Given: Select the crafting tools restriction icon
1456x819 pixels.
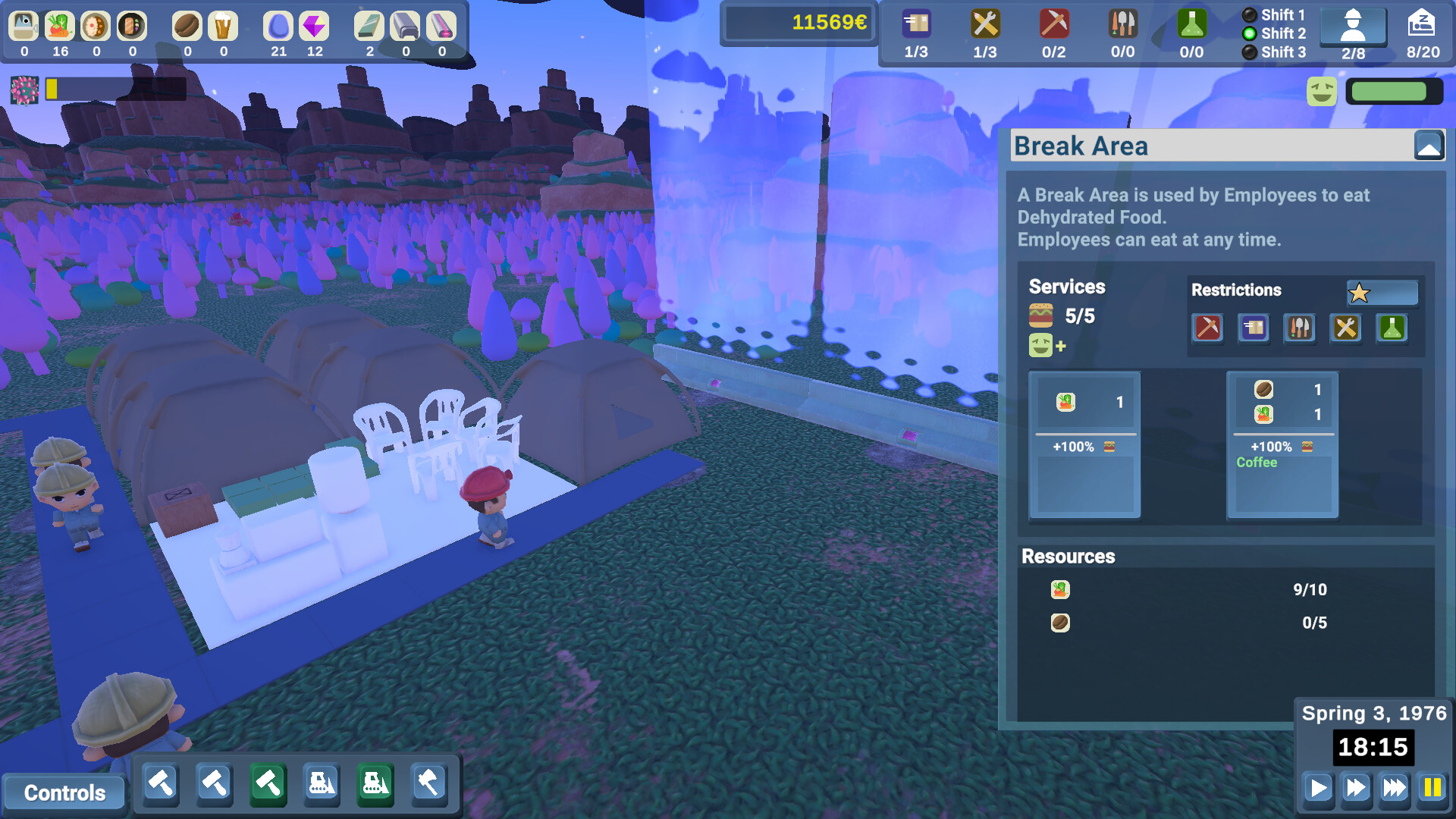Looking at the screenshot, I should click(1346, 328).
